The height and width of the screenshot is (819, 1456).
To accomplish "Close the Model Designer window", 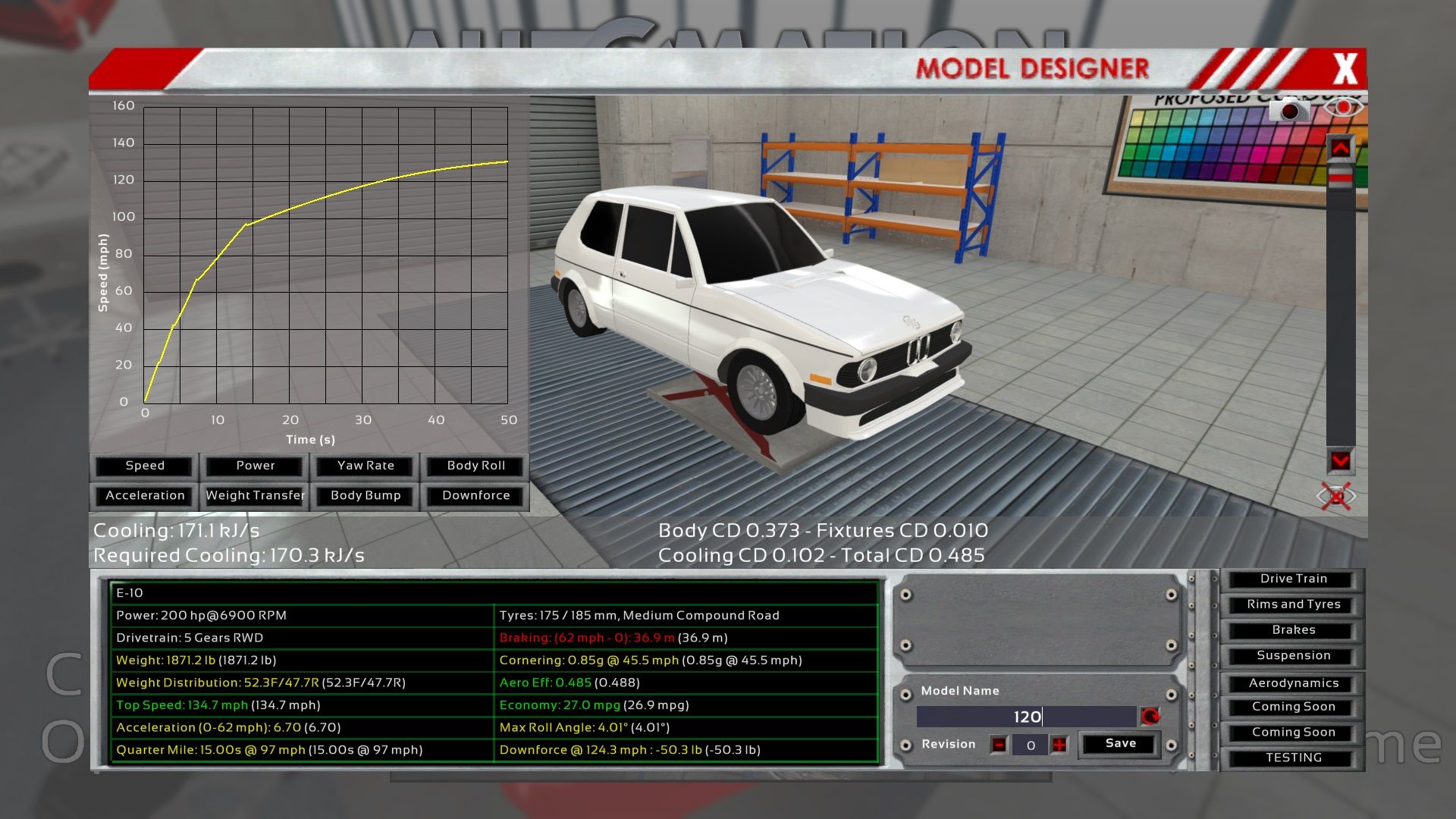I will point(1345,69).
